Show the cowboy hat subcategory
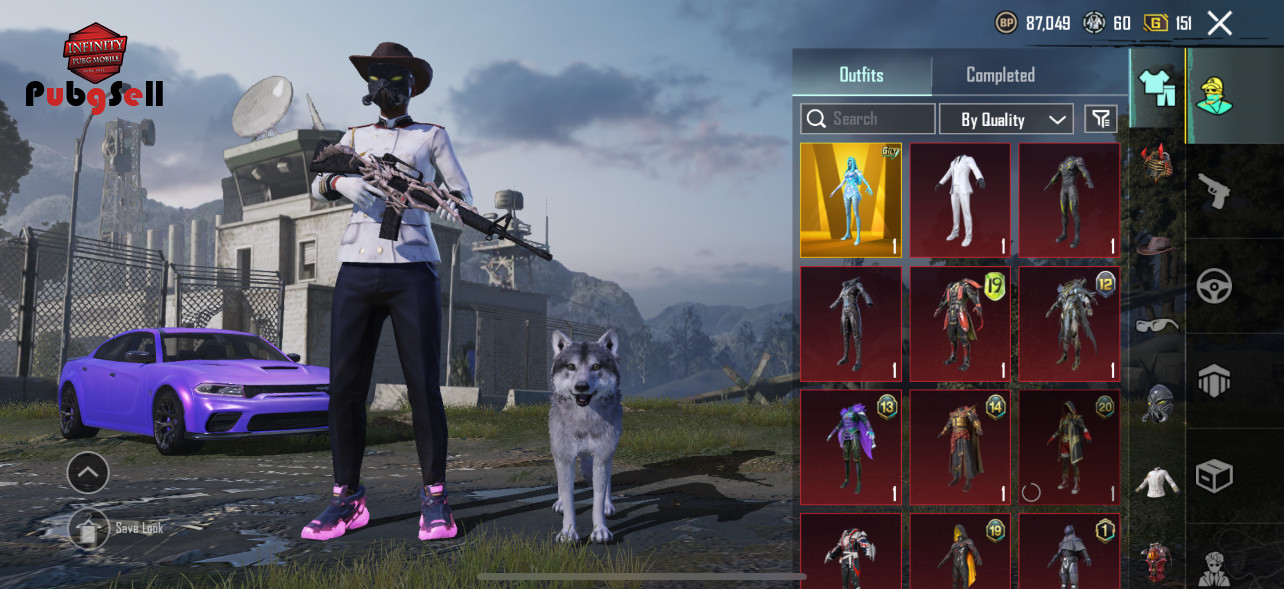This screenshot has height=589, width=1284. tap(1158, 243)
